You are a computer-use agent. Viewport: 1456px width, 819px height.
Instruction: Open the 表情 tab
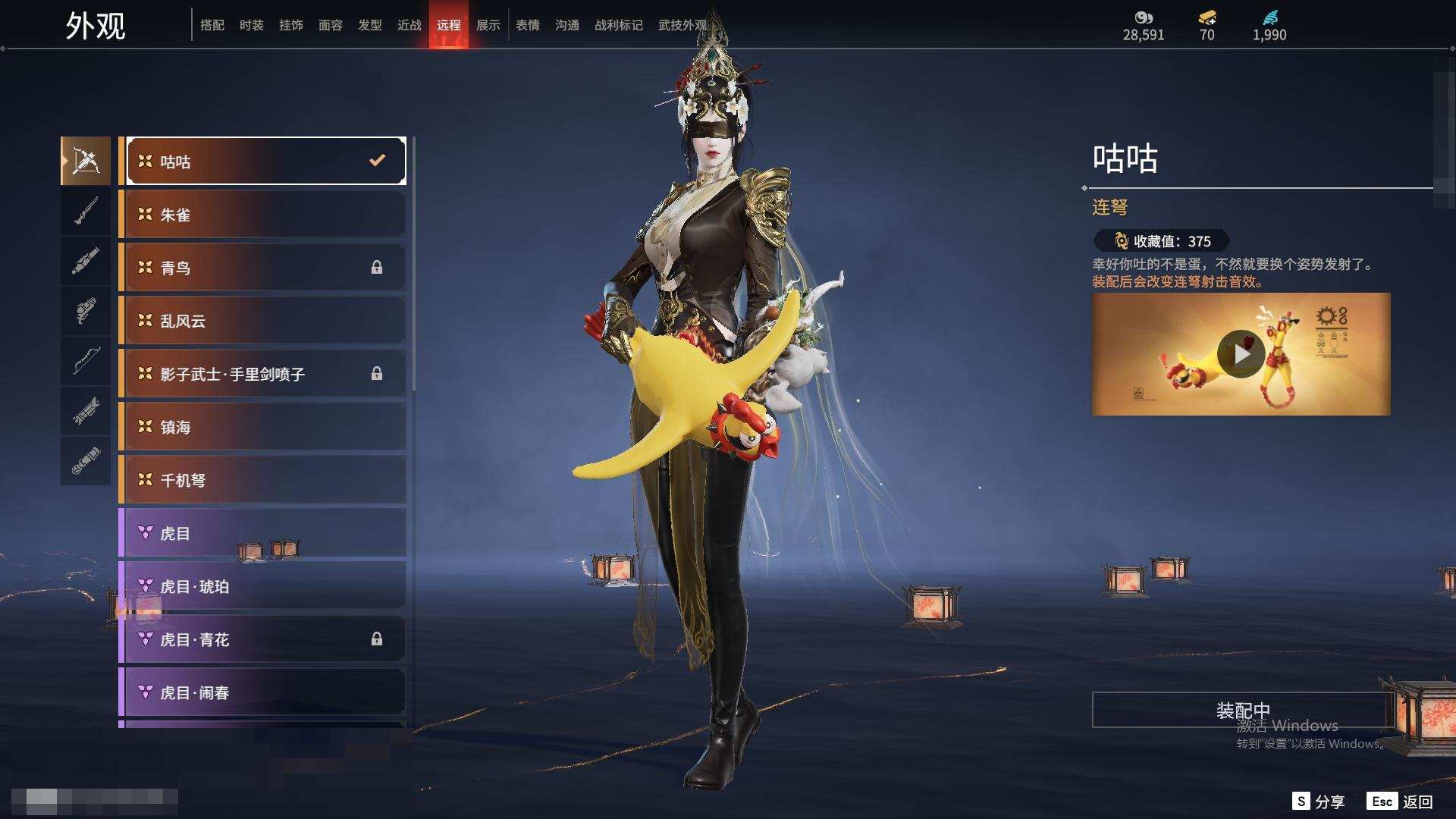pyautogui.click(x=527, y=25)
